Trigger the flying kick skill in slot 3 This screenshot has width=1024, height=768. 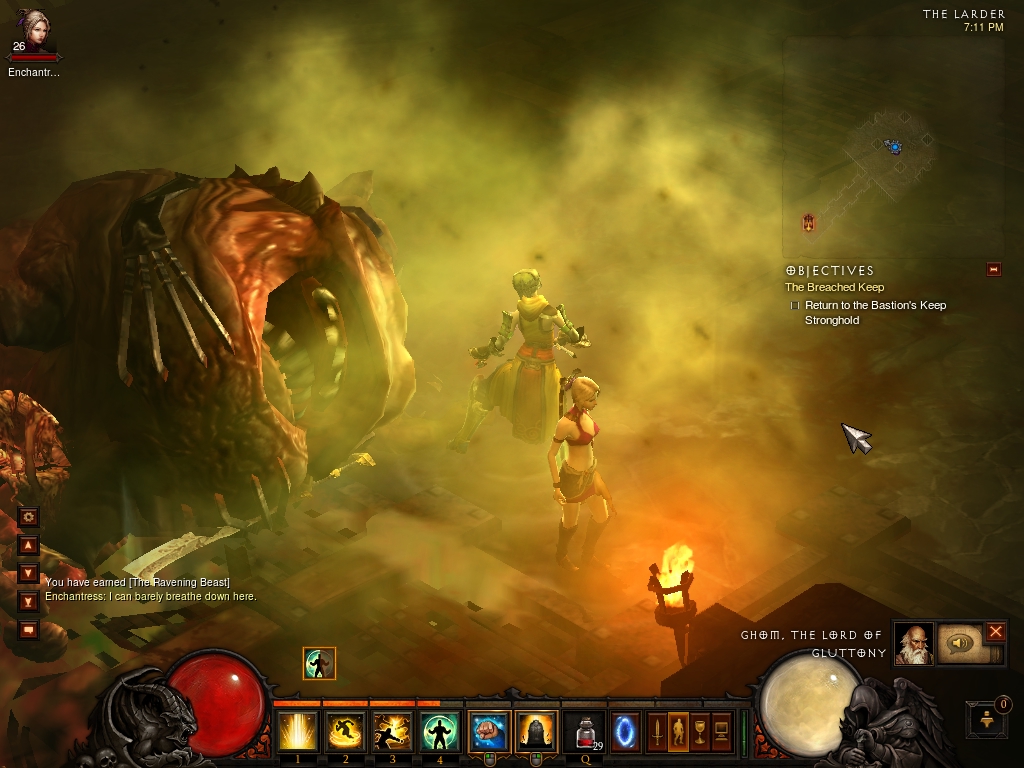tap(393, 732)
